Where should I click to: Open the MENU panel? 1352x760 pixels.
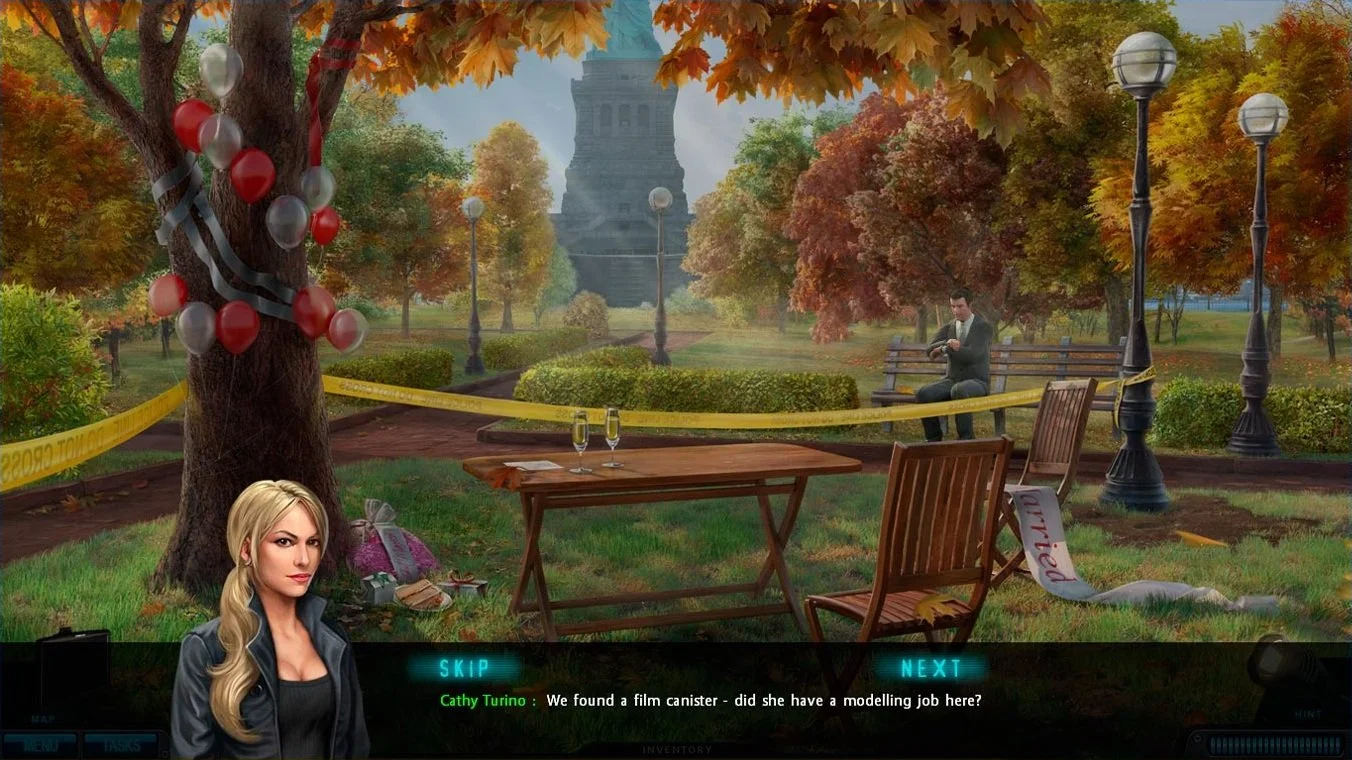coord(40,743)
